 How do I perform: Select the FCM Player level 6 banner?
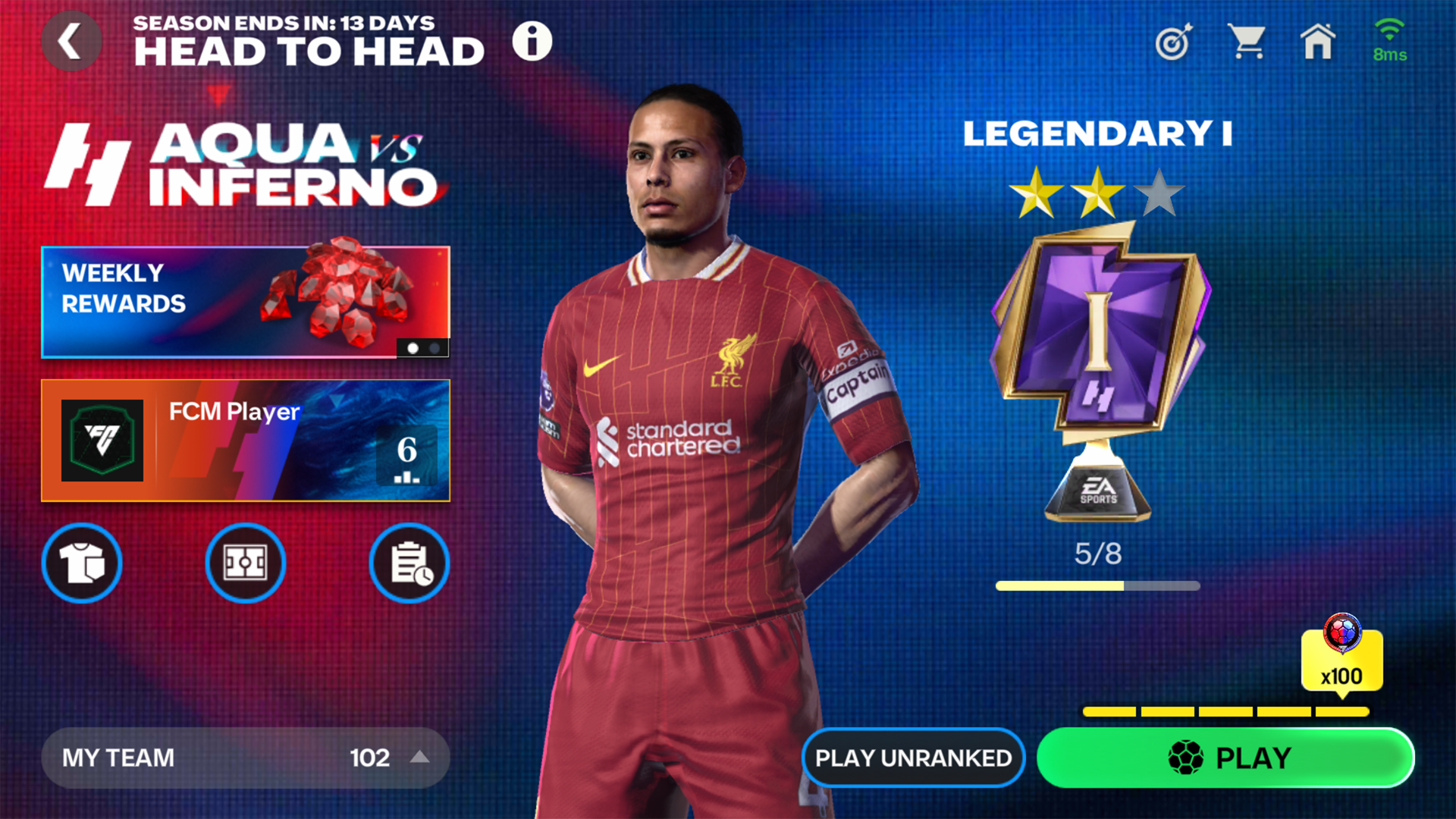pyautogui.click(x=245, y=440)
